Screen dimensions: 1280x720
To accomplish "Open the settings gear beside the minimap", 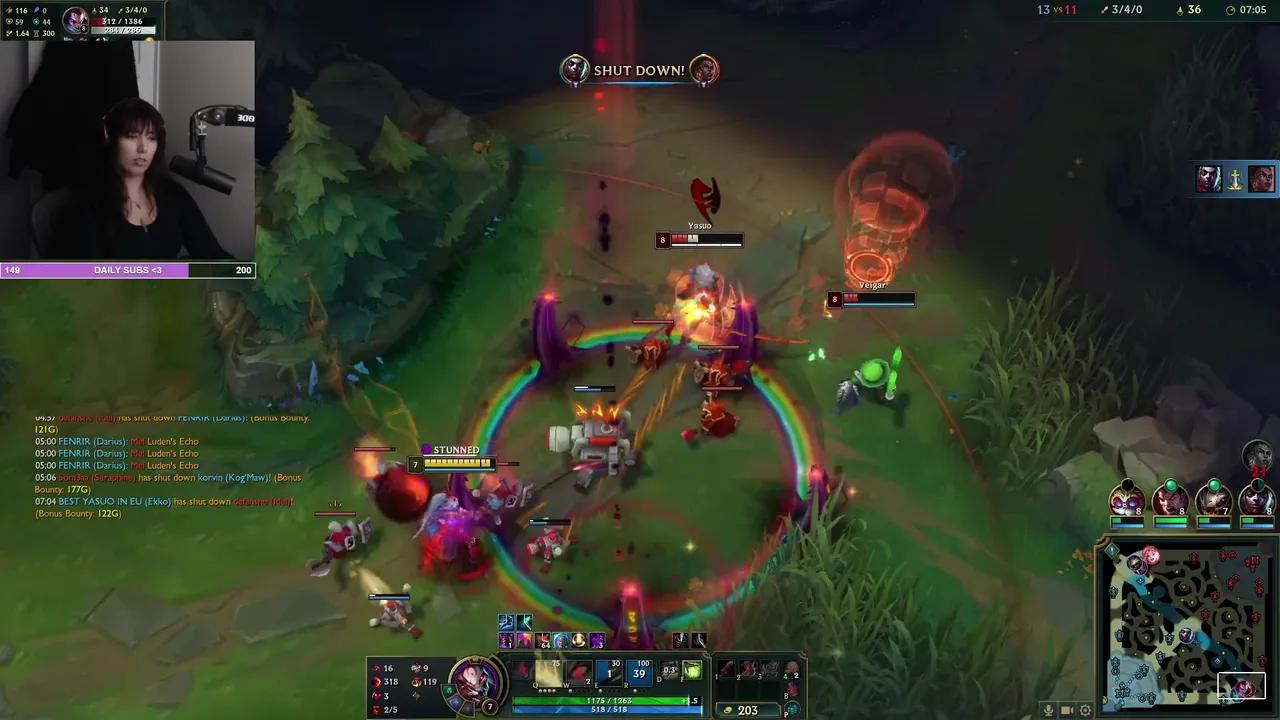I will tap(1086, 709).
